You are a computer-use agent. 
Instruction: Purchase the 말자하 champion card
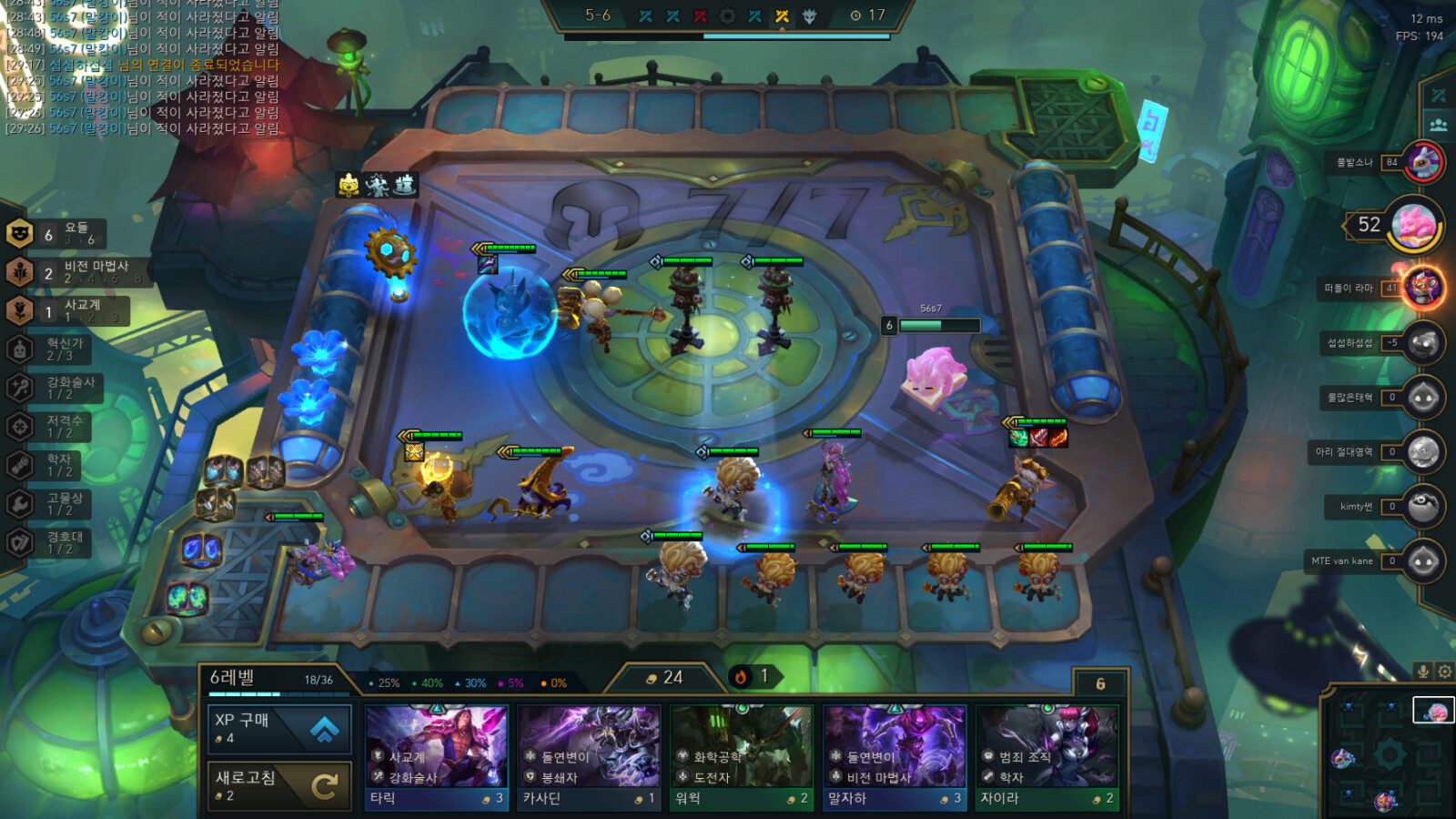895,757
